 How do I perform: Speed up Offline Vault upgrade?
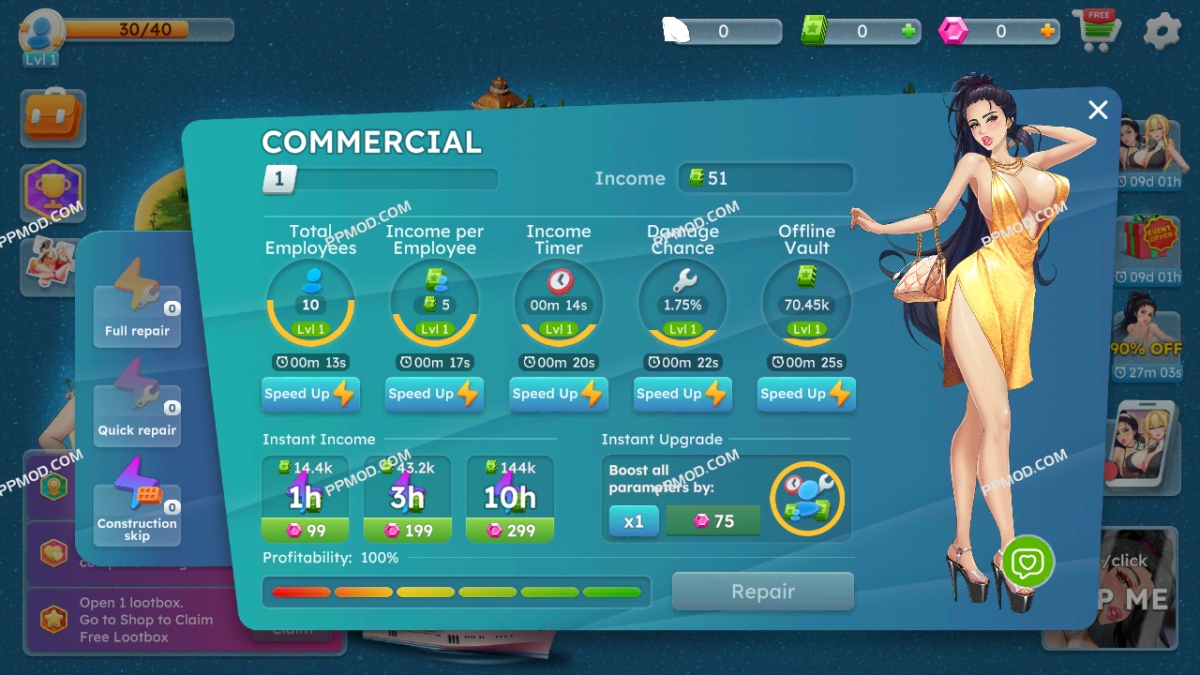click(806, 394)
